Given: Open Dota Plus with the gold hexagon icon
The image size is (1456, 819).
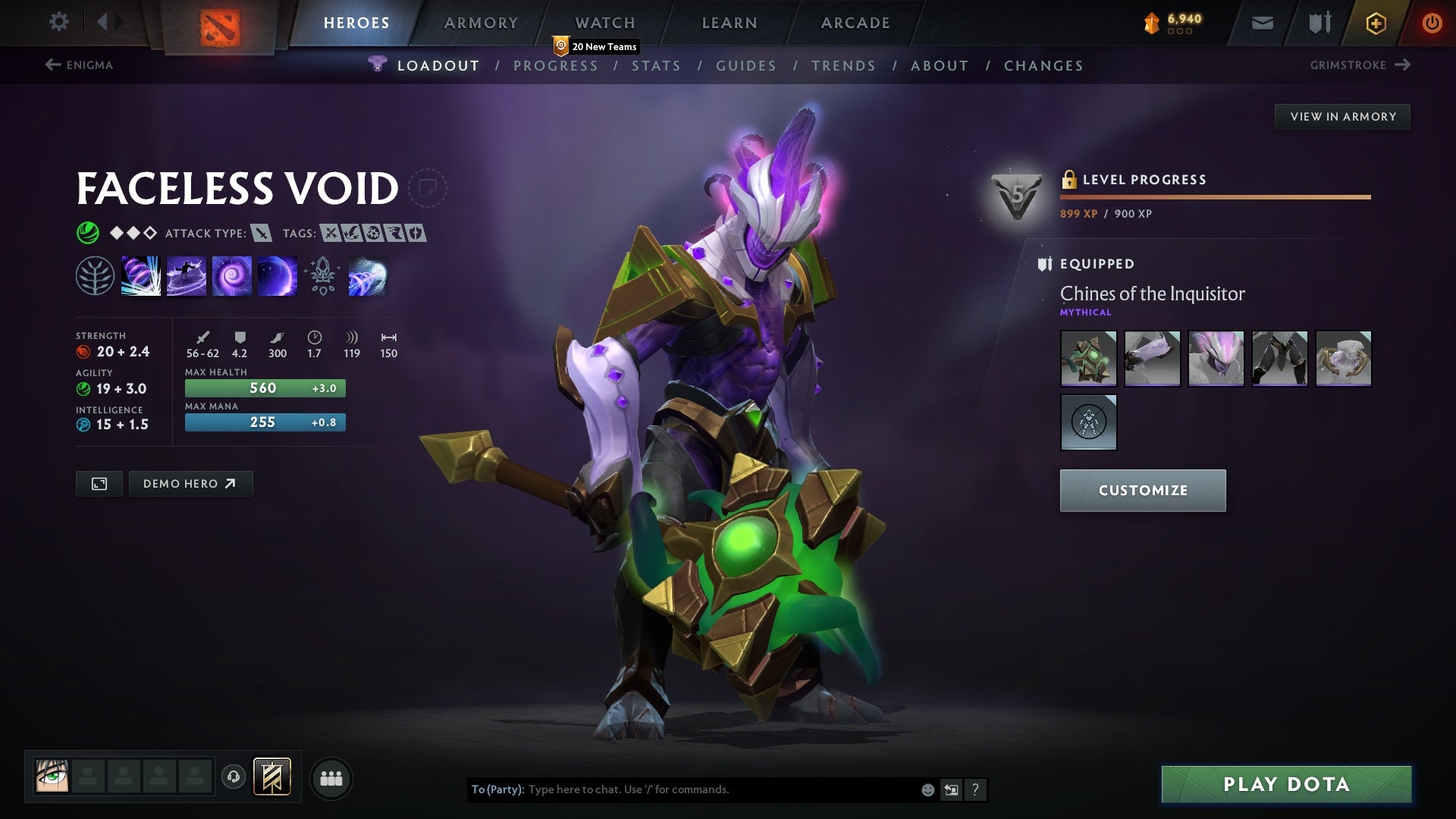Looking at the screenshot, I should point(1375,22).
